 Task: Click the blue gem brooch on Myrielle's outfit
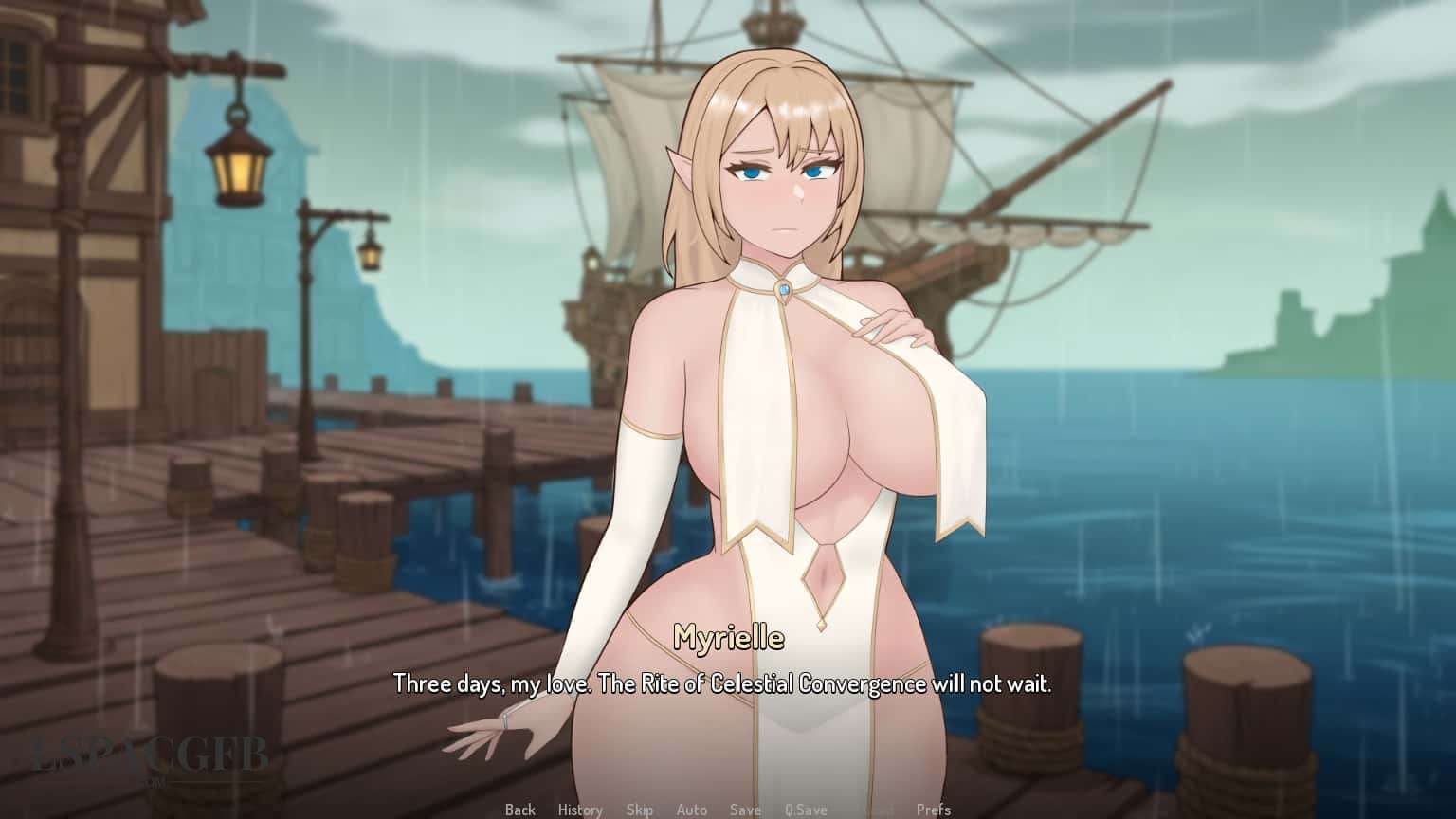[x=783, y=289]
